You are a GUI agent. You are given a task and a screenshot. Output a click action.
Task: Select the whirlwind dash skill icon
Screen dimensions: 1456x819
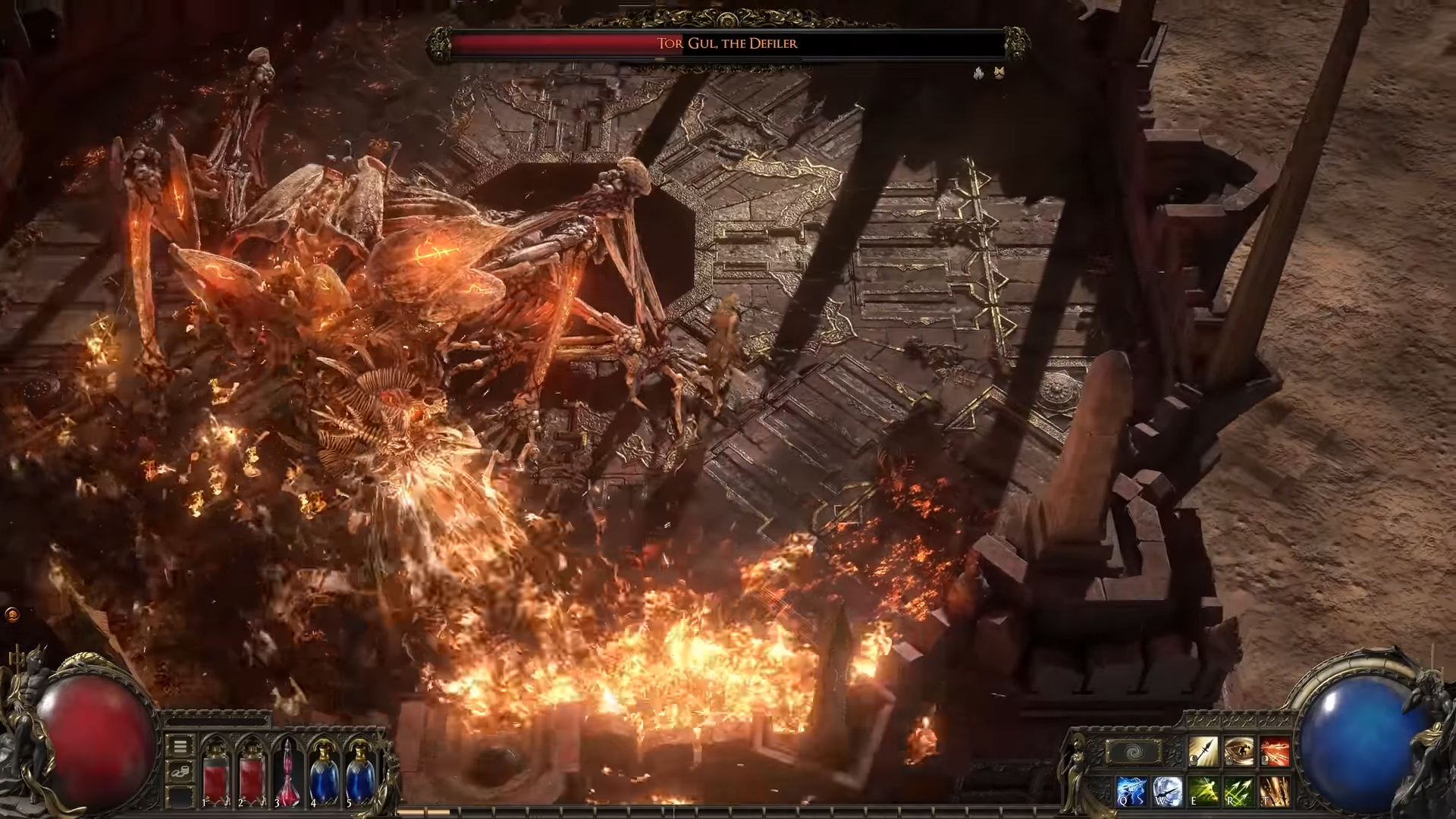point(1238,752)
